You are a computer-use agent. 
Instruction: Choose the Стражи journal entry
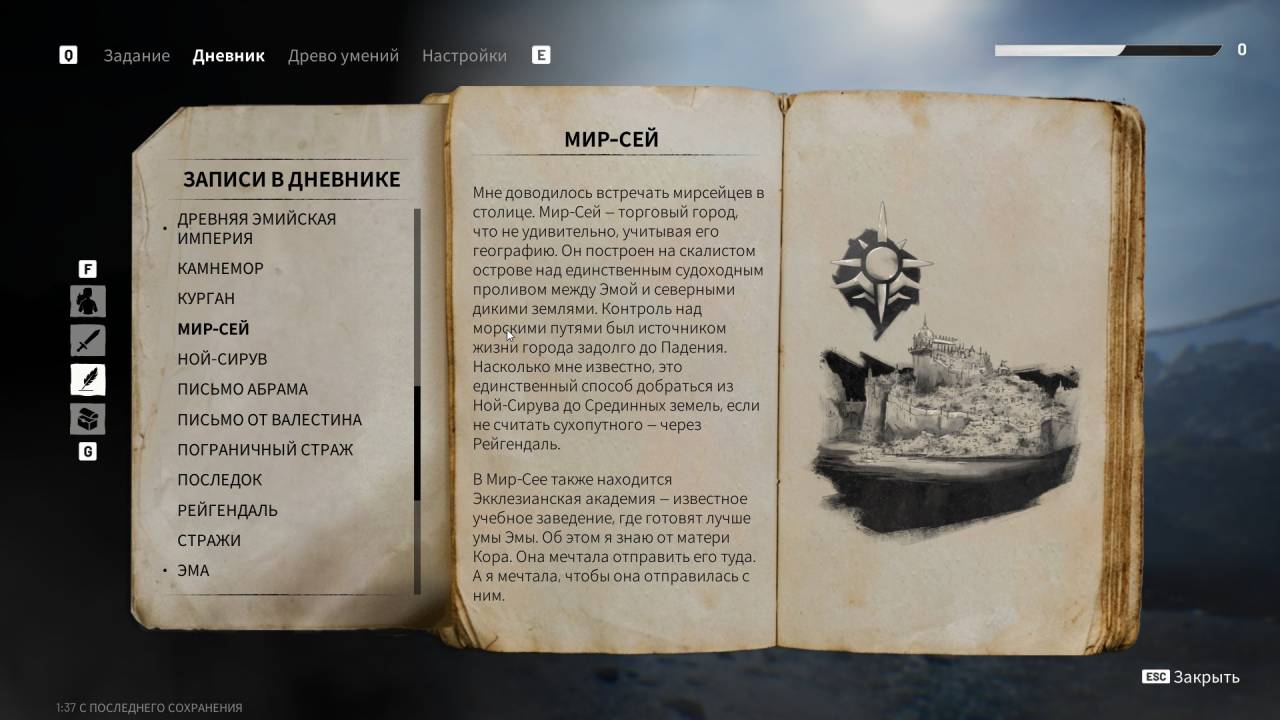tap(209, 540)
